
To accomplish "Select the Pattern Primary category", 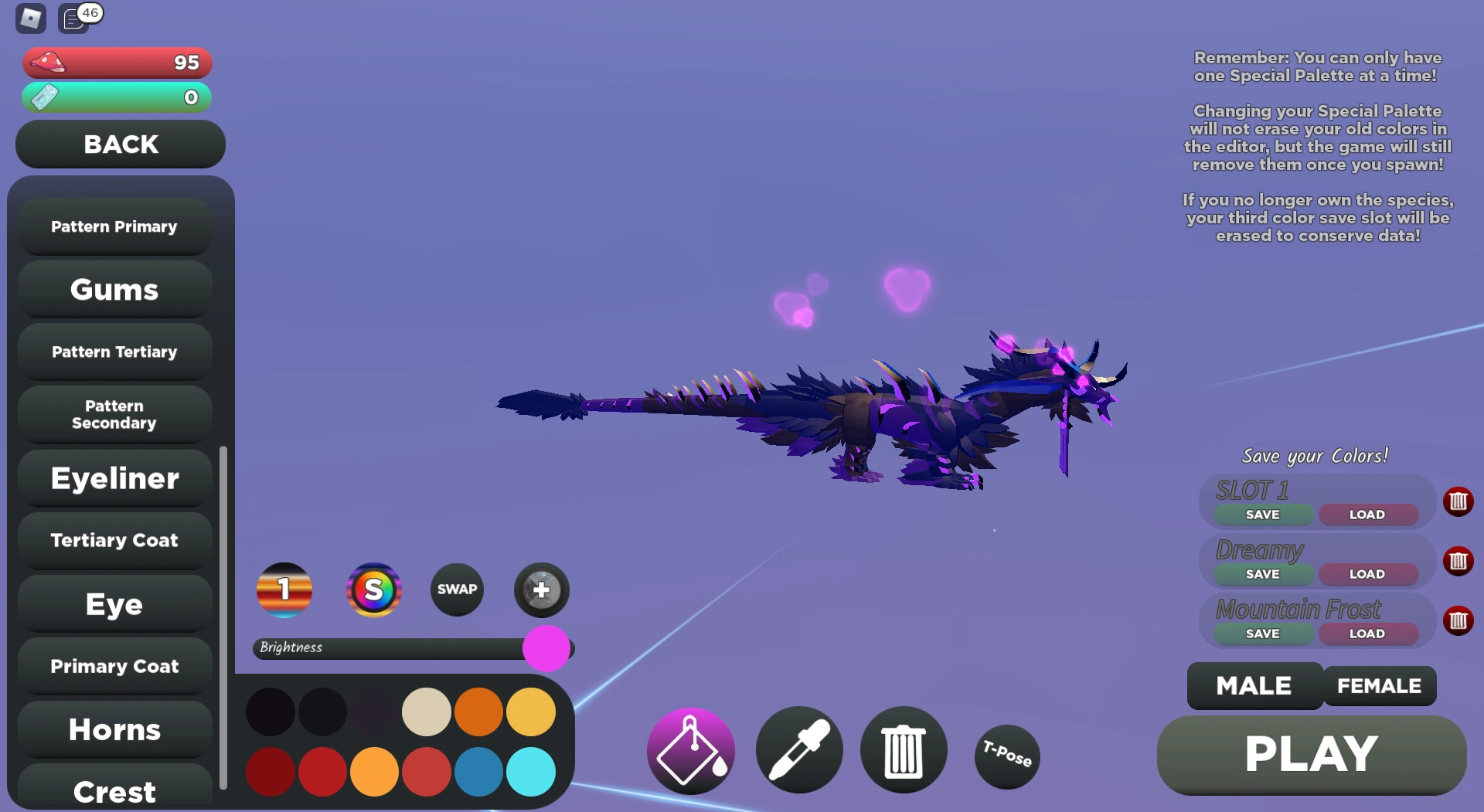I will tap(114, 226).
